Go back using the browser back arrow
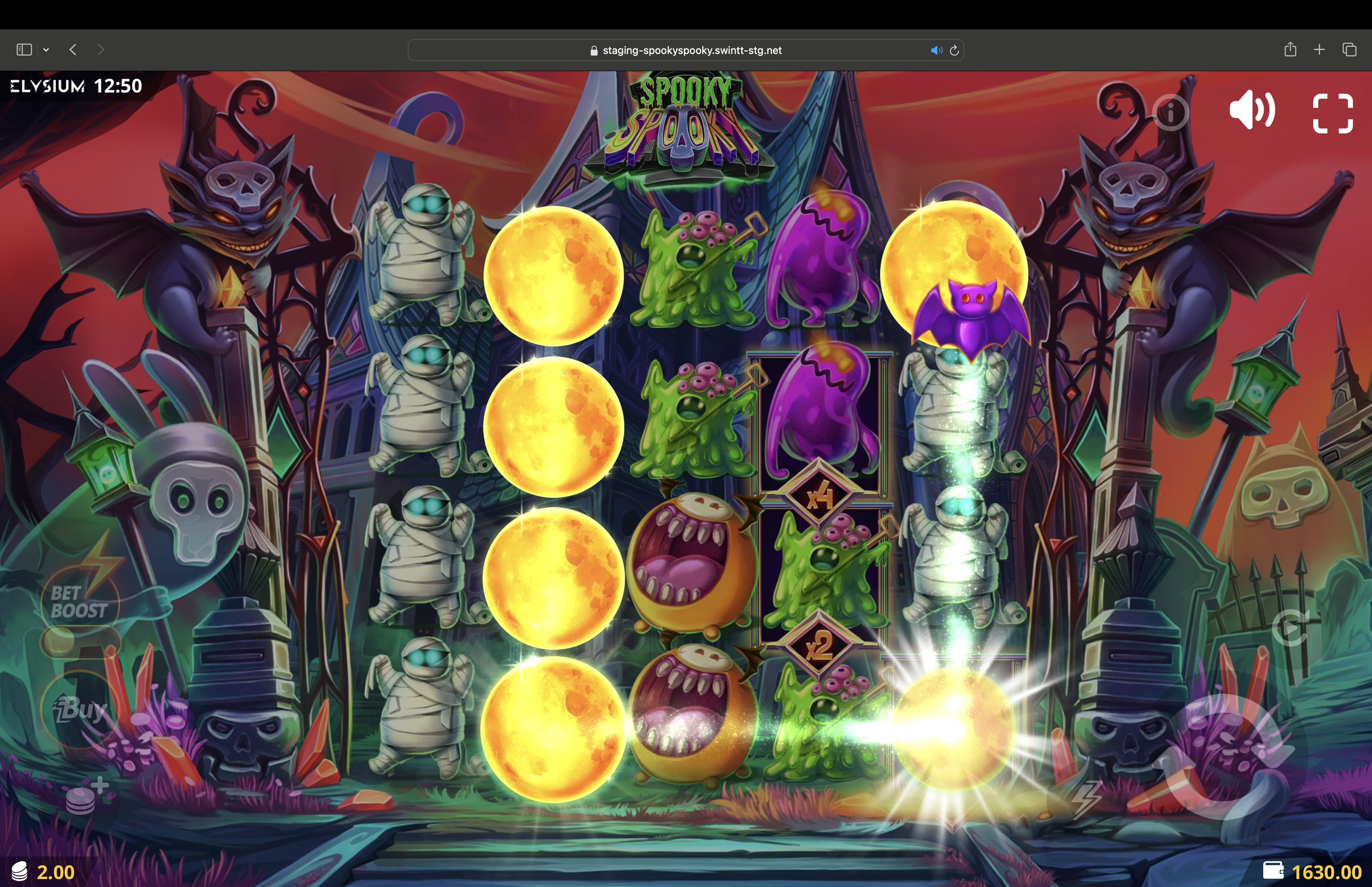 point(73,50)
